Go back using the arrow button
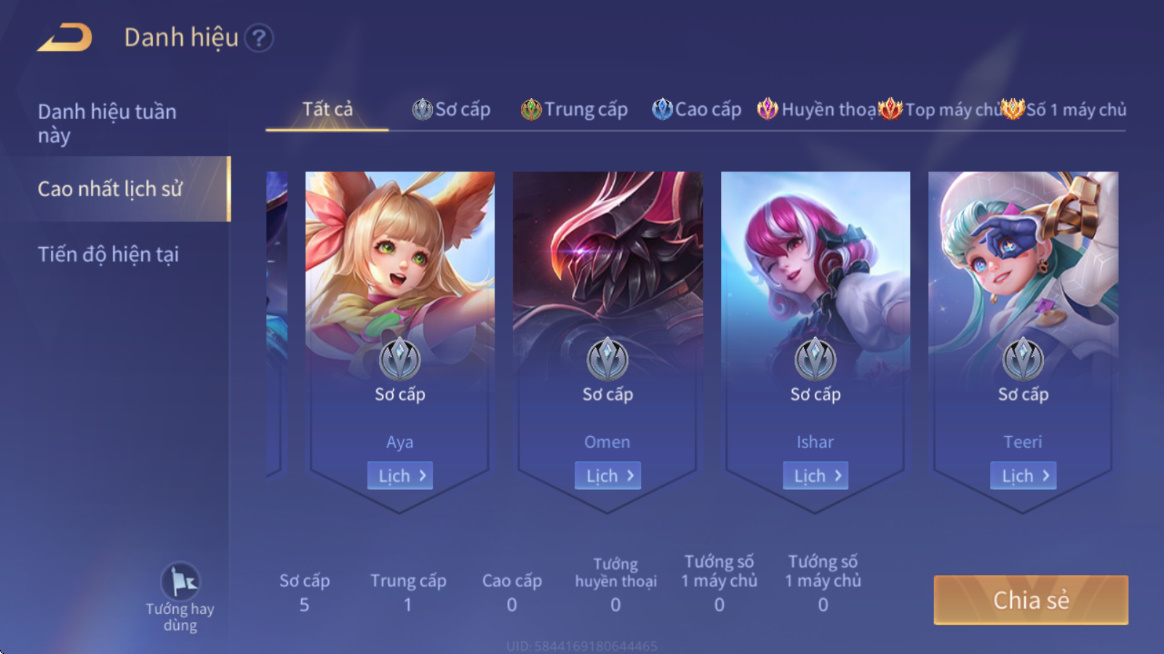Image resolution: width=1164 pixels, height=654 pixels. 65,38
